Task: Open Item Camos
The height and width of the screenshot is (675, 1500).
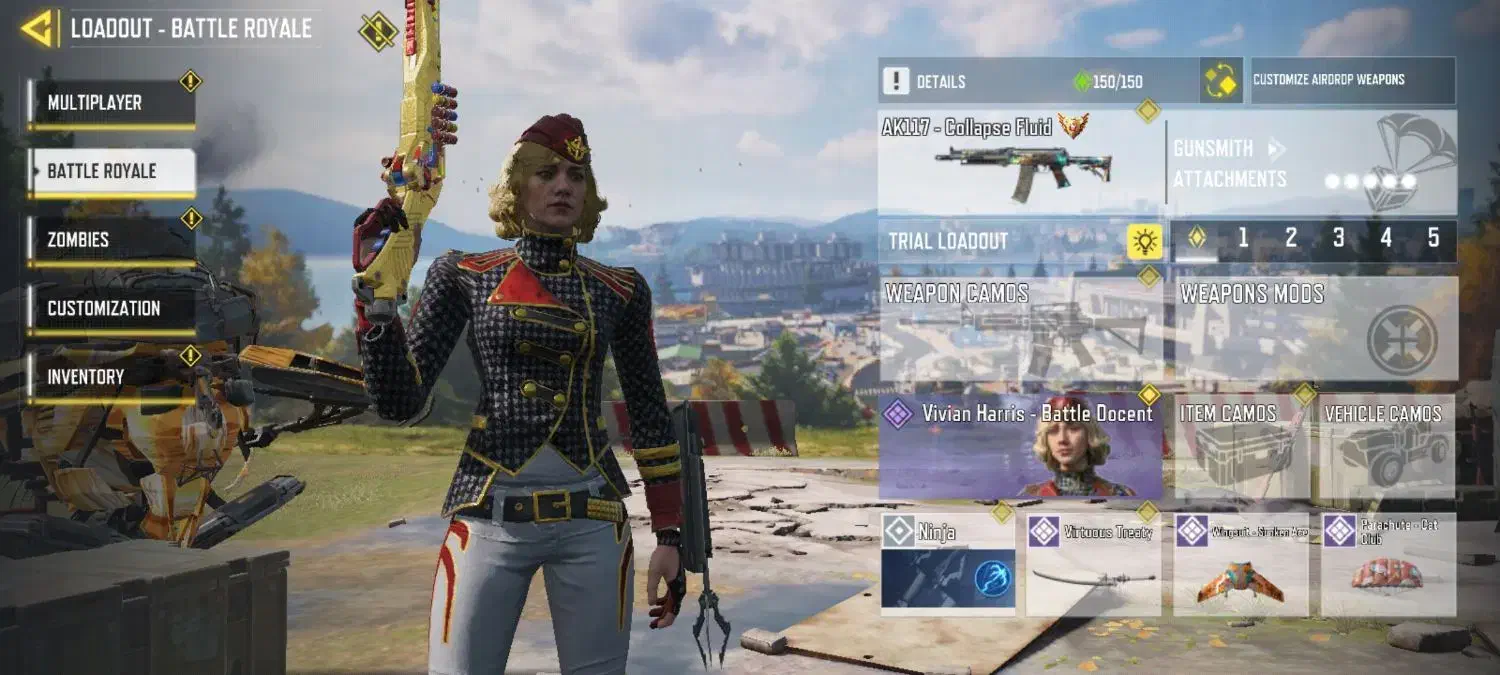Action: click(1241, 447)
